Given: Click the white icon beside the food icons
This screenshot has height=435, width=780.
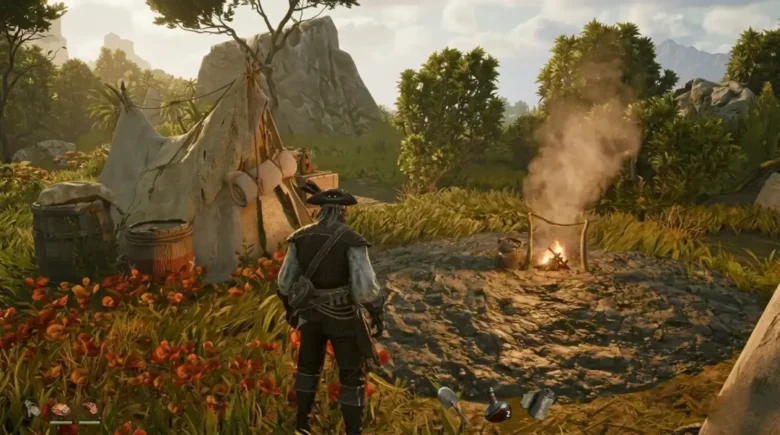Looking at the screenshot, I should [x=32, y=408].
